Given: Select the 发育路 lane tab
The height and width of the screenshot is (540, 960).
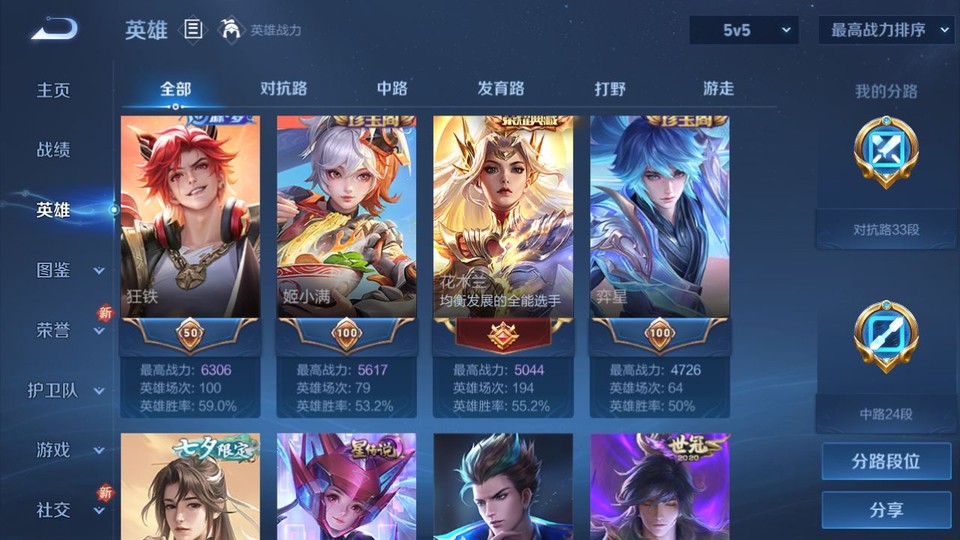Looking at the screenshot, I should pos(501,88).
